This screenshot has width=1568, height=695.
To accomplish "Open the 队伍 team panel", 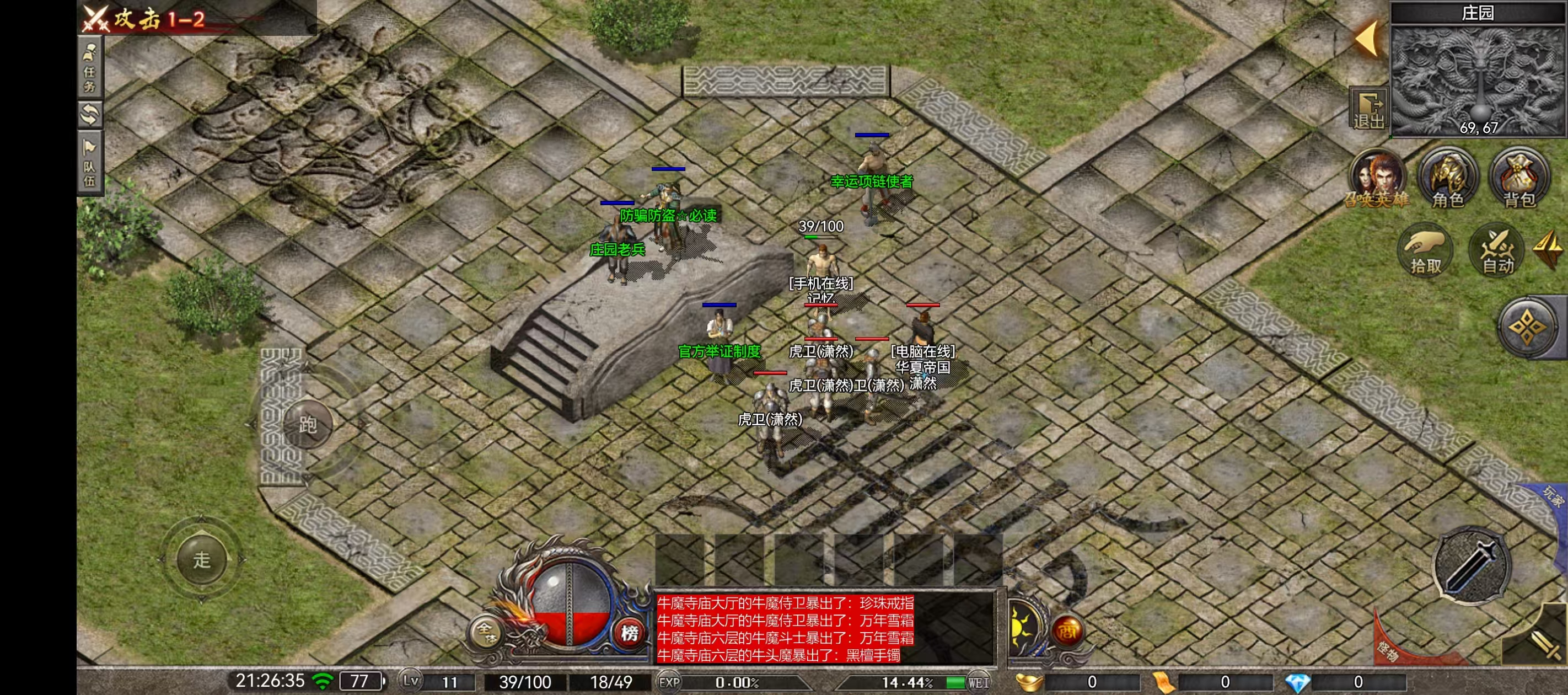I will click(89, 163).
